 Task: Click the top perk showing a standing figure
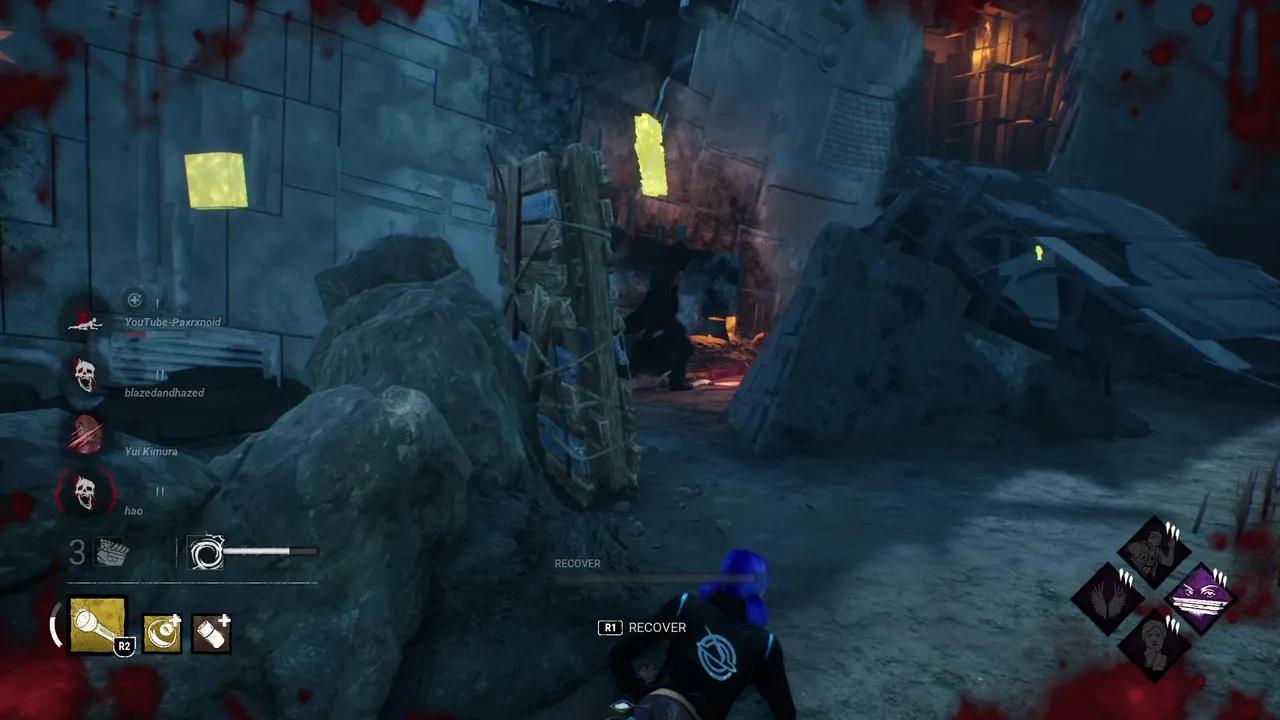[1153, 552]
